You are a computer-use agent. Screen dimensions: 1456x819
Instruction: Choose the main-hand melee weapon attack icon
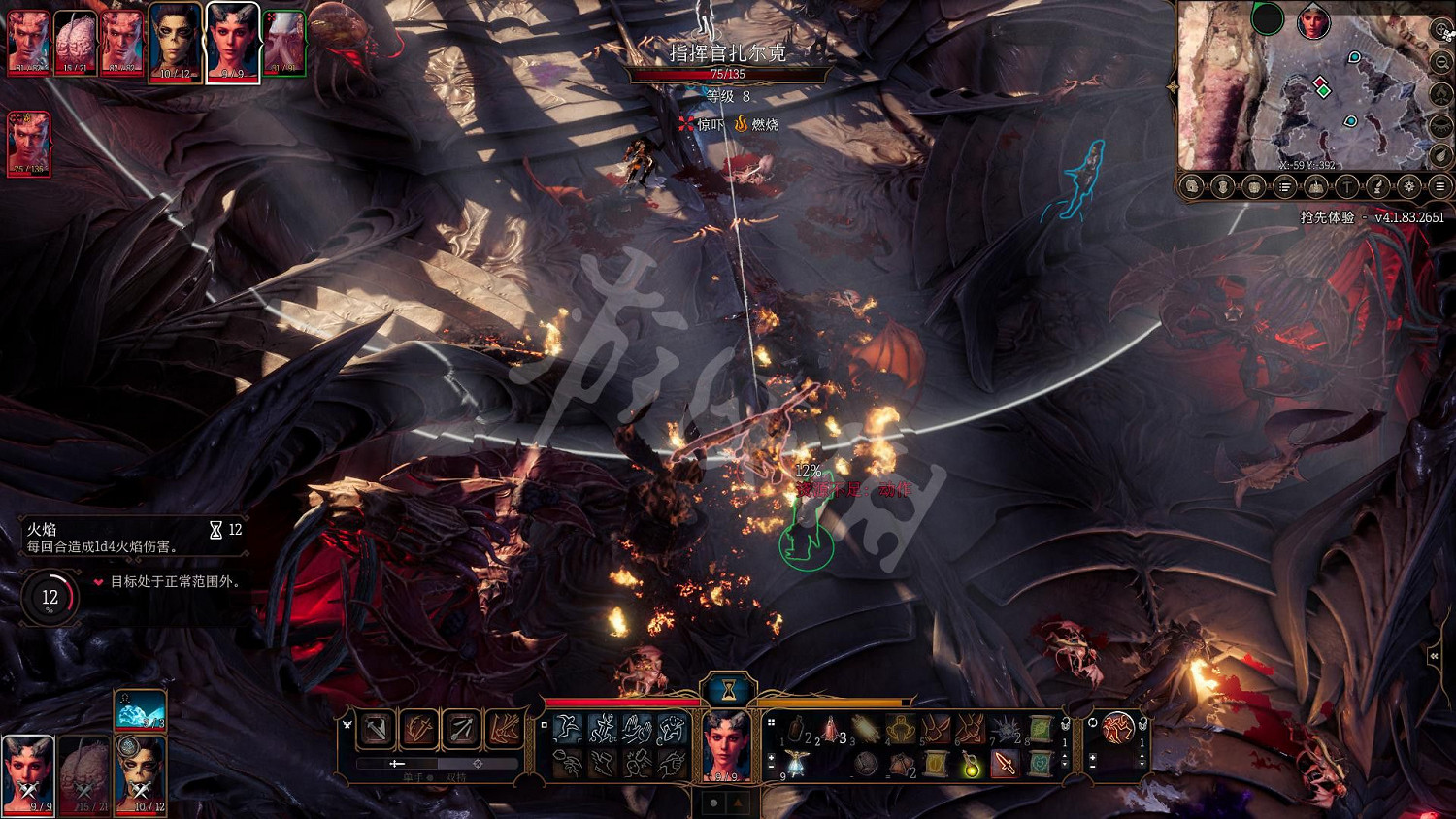tap(377, 729)
